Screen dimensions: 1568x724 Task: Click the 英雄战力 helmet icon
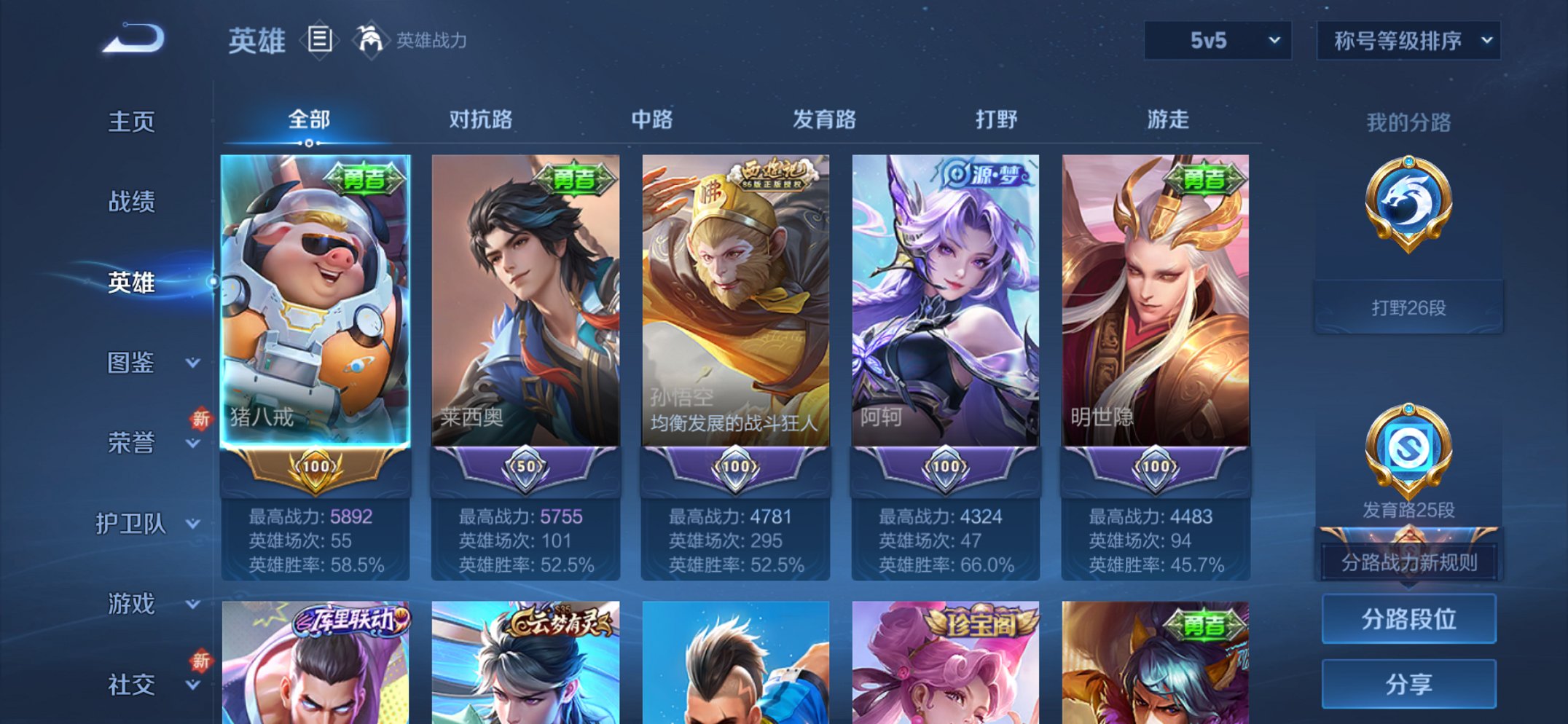(371, 42)
